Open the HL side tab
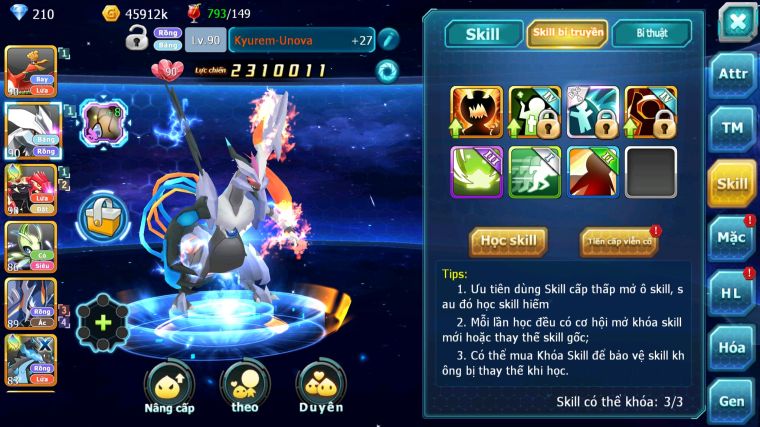The image size is (760, 427). [x=733, y=293]
